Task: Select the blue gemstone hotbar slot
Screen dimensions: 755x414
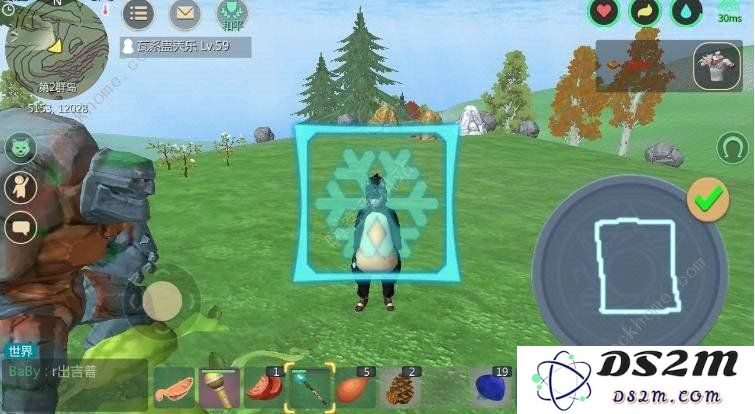Action: pos(492,387)
